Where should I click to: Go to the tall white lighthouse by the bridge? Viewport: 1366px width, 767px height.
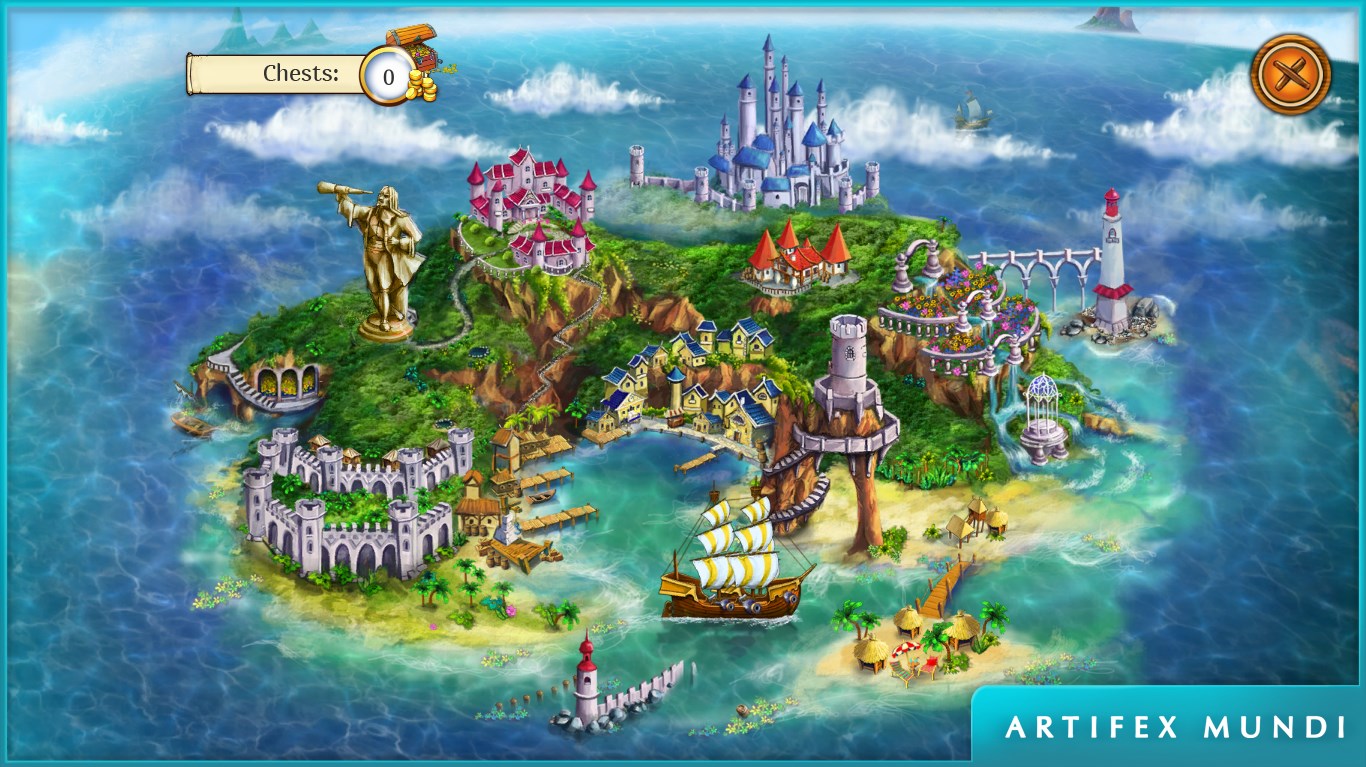point(1111,263)
